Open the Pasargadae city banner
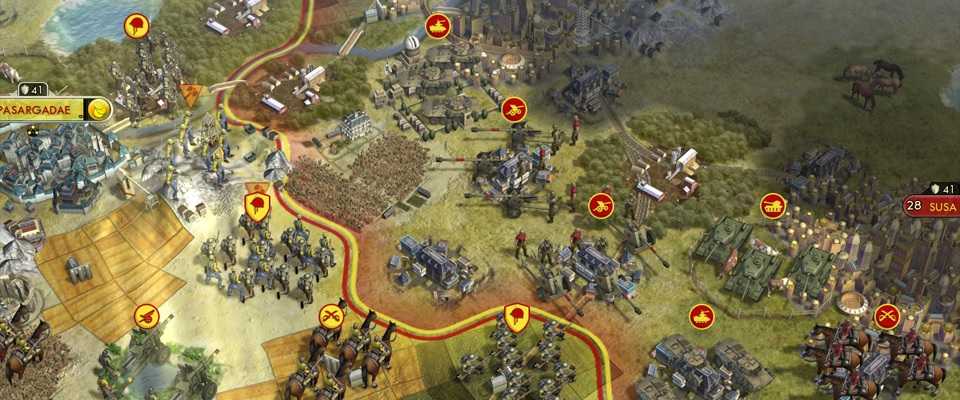 pos(42,109)
